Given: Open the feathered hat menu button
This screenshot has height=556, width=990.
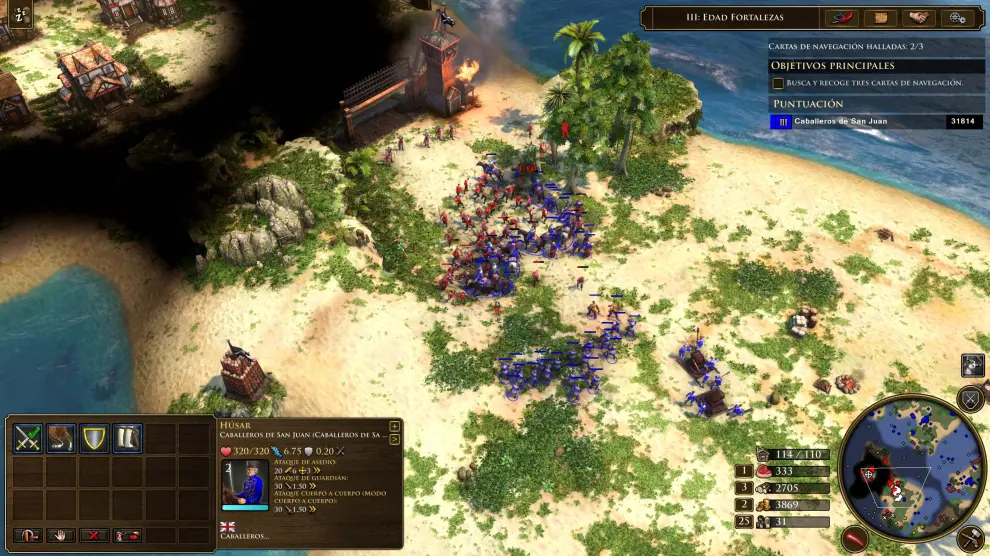Looking at the screenshot, I should tap(842, 18).
